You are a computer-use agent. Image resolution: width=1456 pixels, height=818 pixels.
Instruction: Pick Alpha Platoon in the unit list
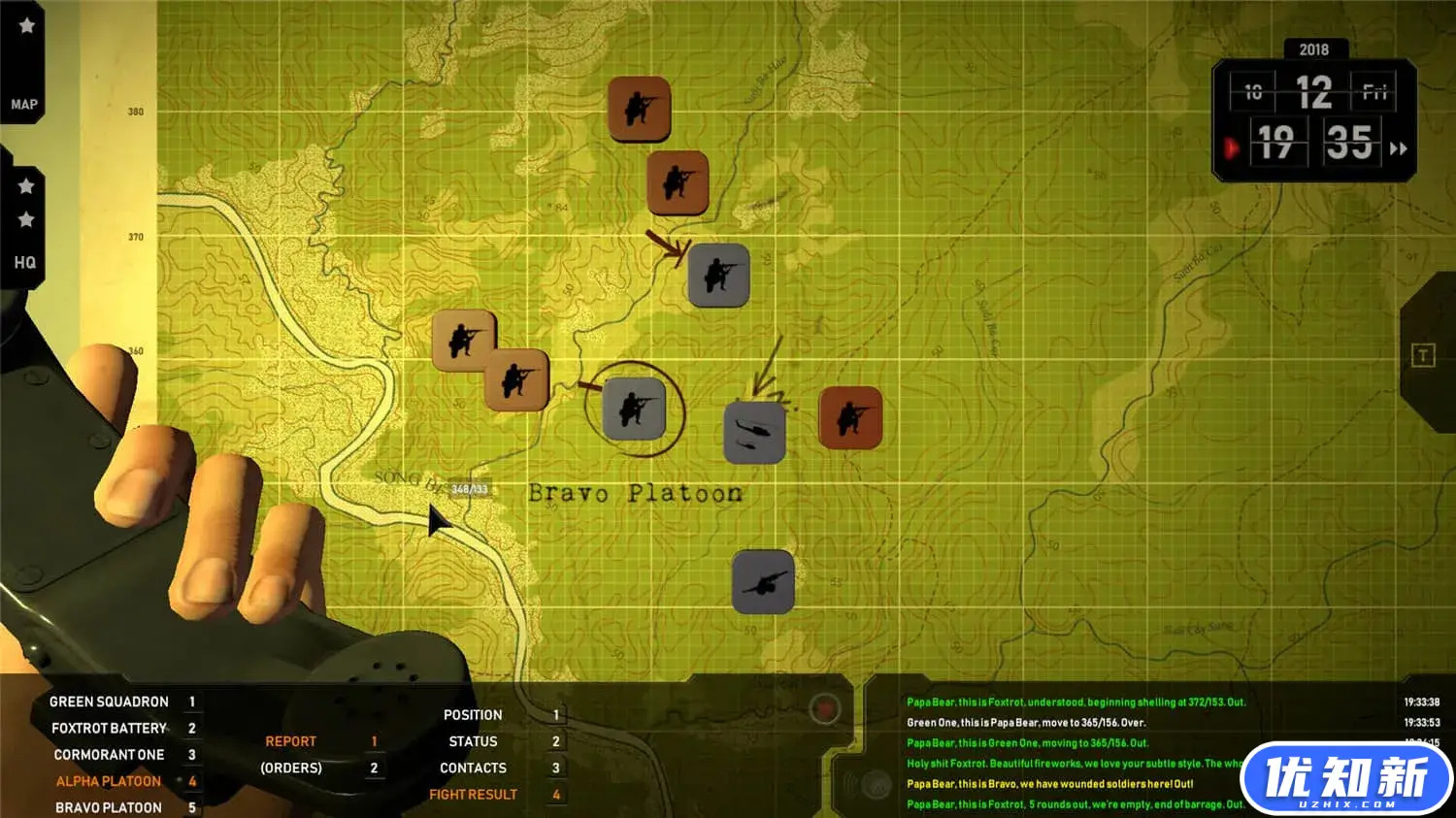[x=109, y=781]
